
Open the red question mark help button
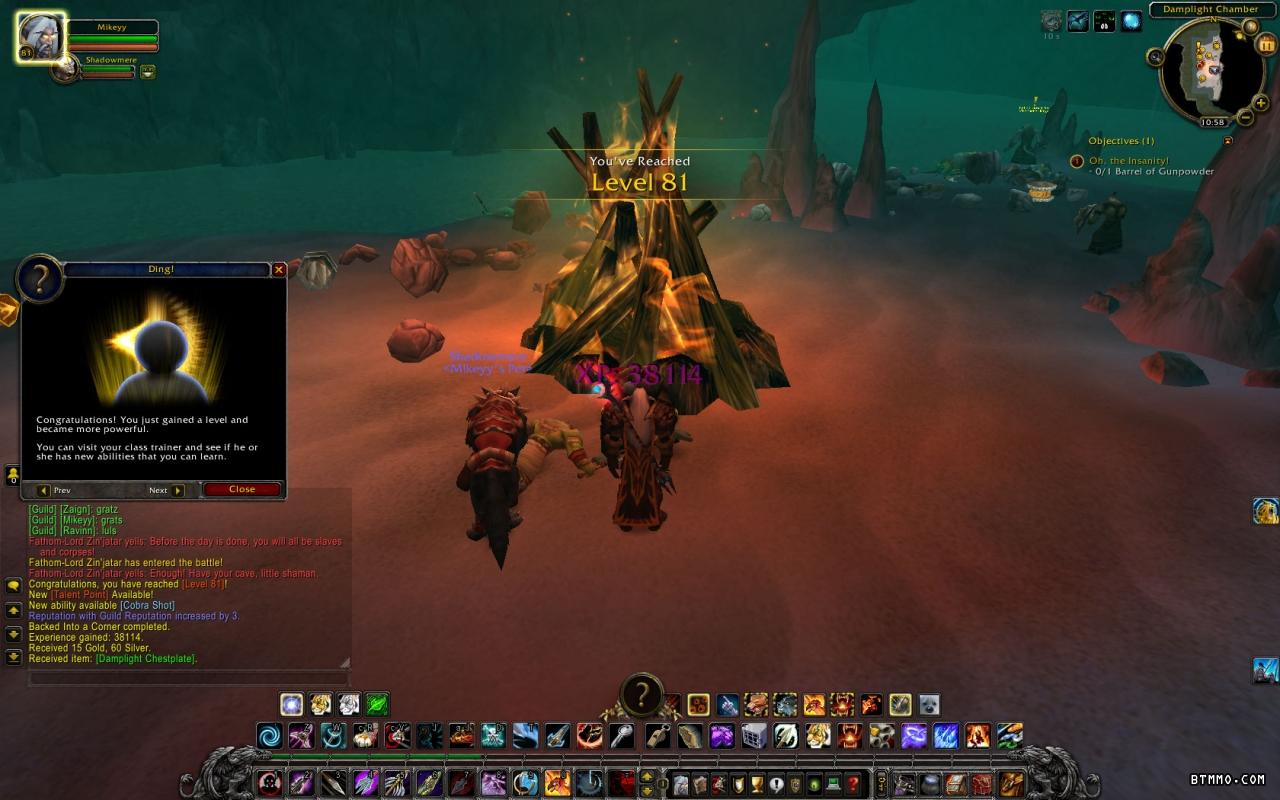coord(852,784)
